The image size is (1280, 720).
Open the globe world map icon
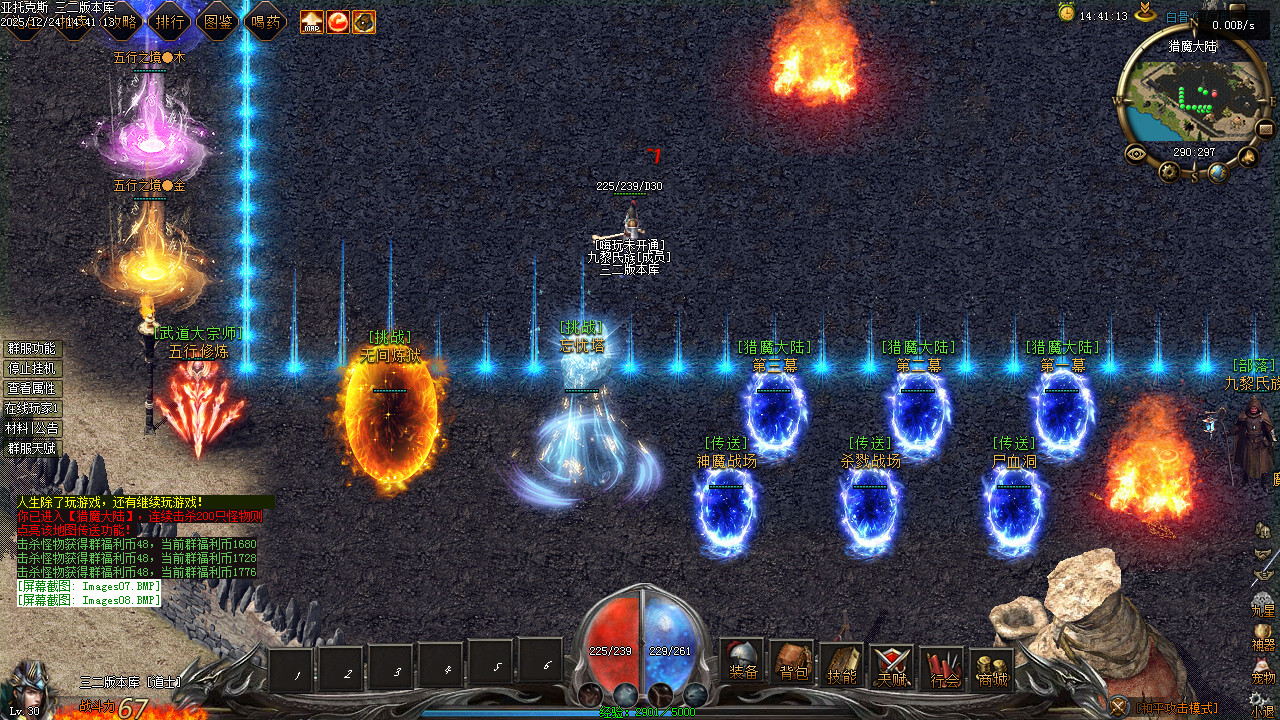pyautogui.click(x=1218, y=172)
